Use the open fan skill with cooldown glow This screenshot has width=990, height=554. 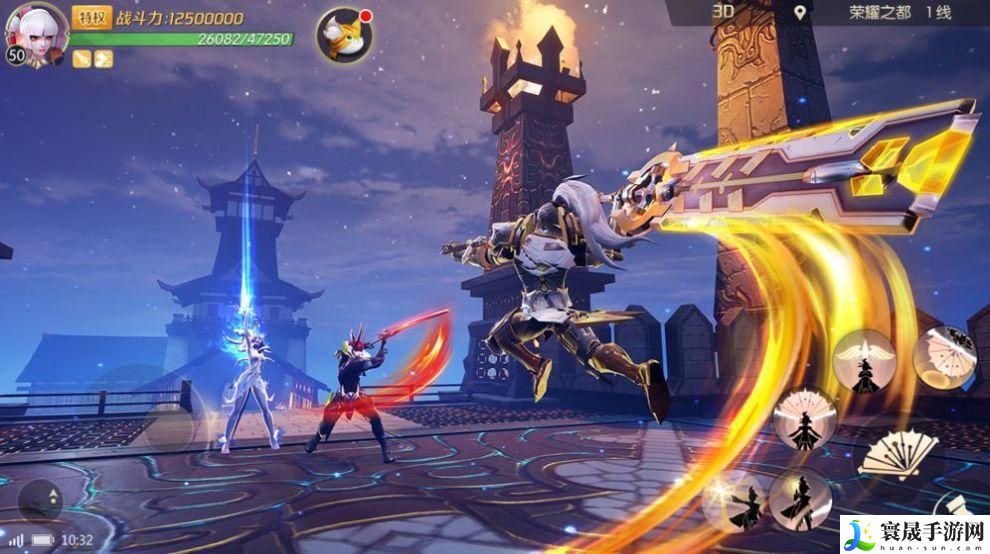pos(944,357)
